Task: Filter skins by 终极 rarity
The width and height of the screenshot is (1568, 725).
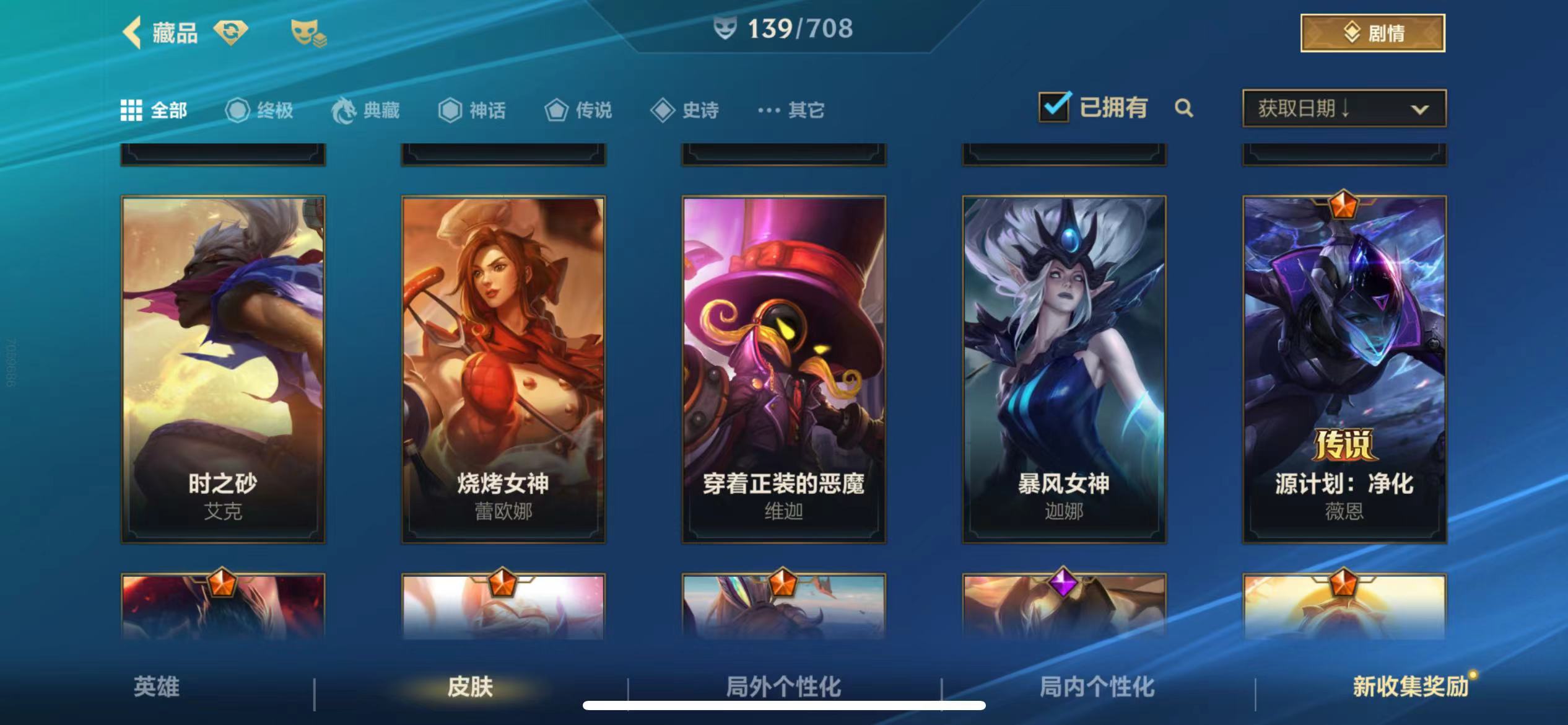Action: coord(259,110)
